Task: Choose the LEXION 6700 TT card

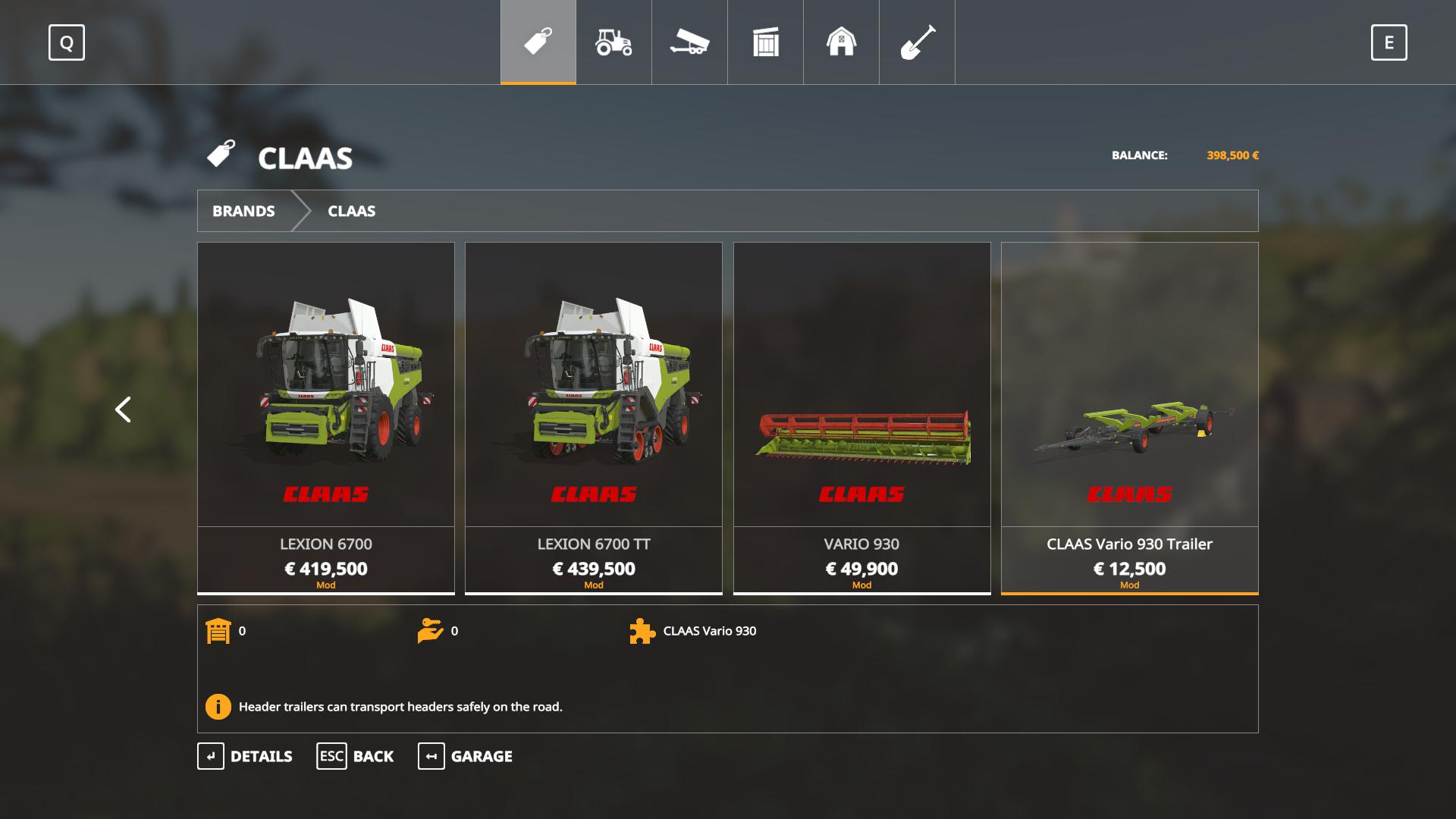Action: pyautogui.click(x=594, y=417)
